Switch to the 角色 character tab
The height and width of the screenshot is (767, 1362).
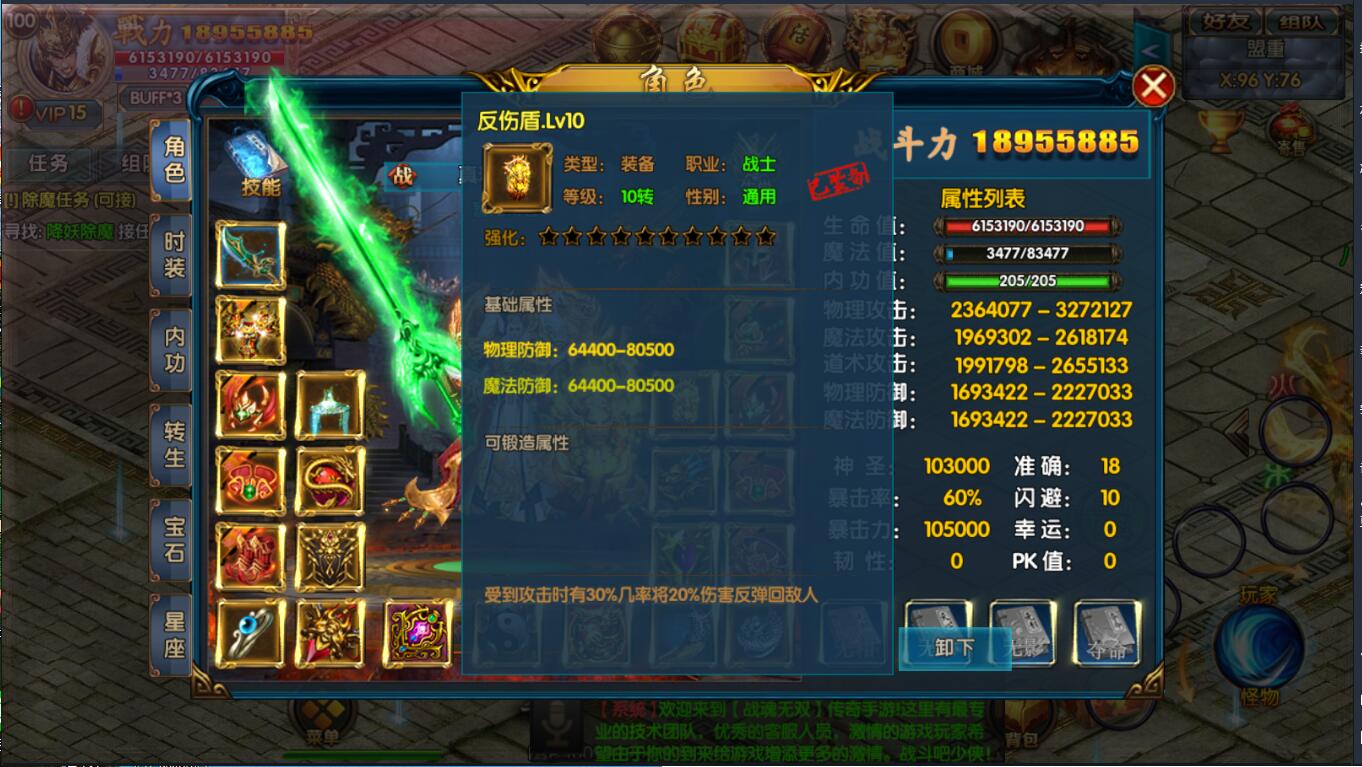point(174,160)
